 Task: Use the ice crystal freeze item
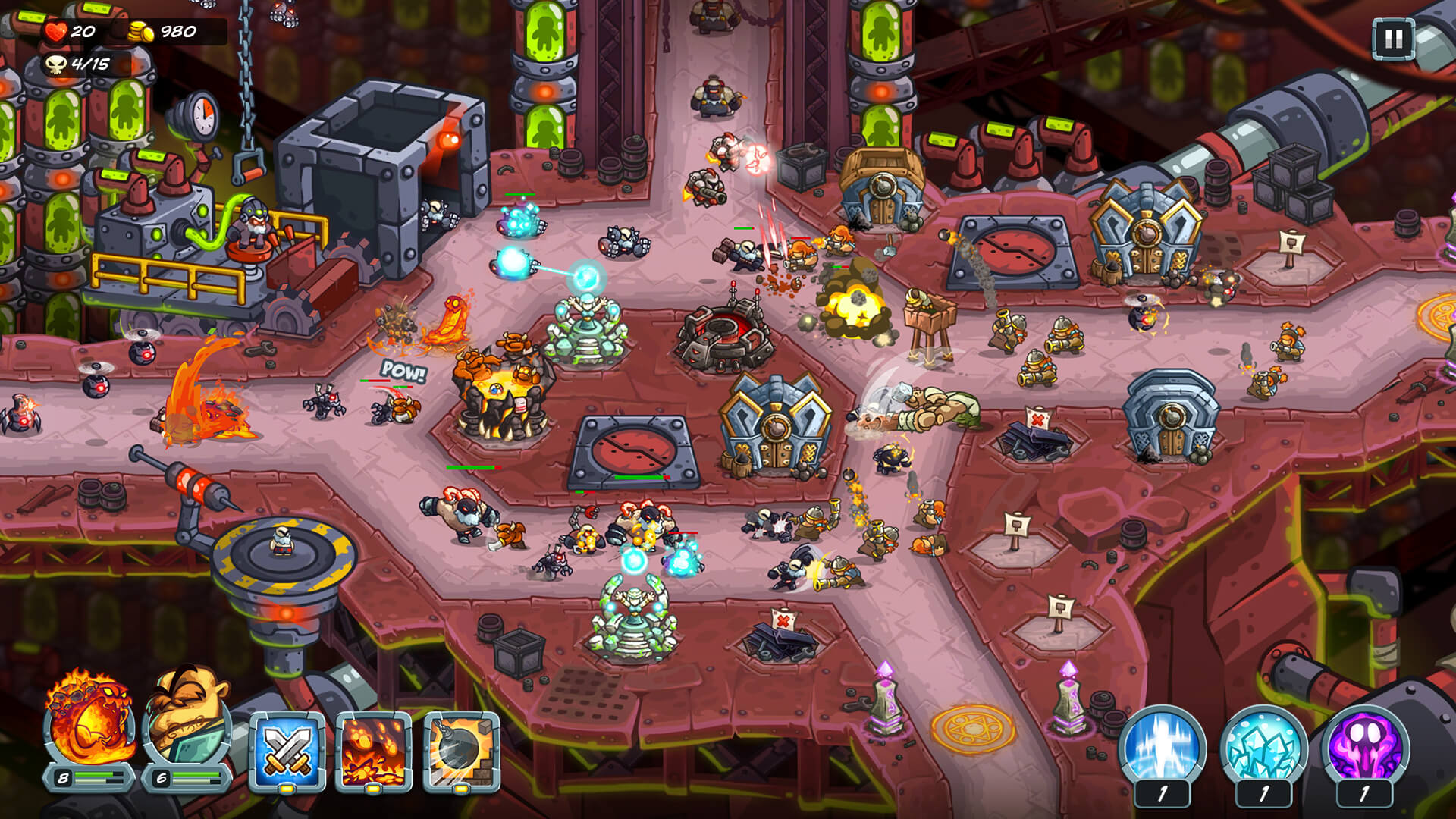1263,747
